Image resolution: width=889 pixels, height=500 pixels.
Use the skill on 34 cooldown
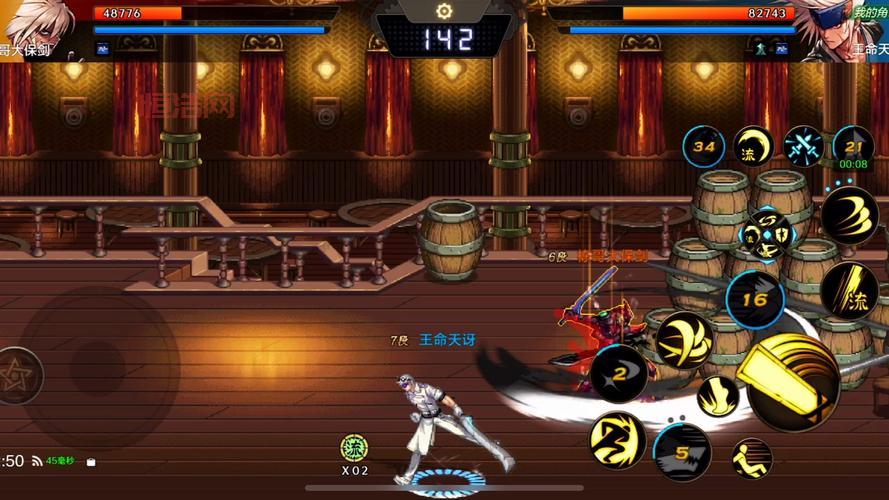(704, 147)
